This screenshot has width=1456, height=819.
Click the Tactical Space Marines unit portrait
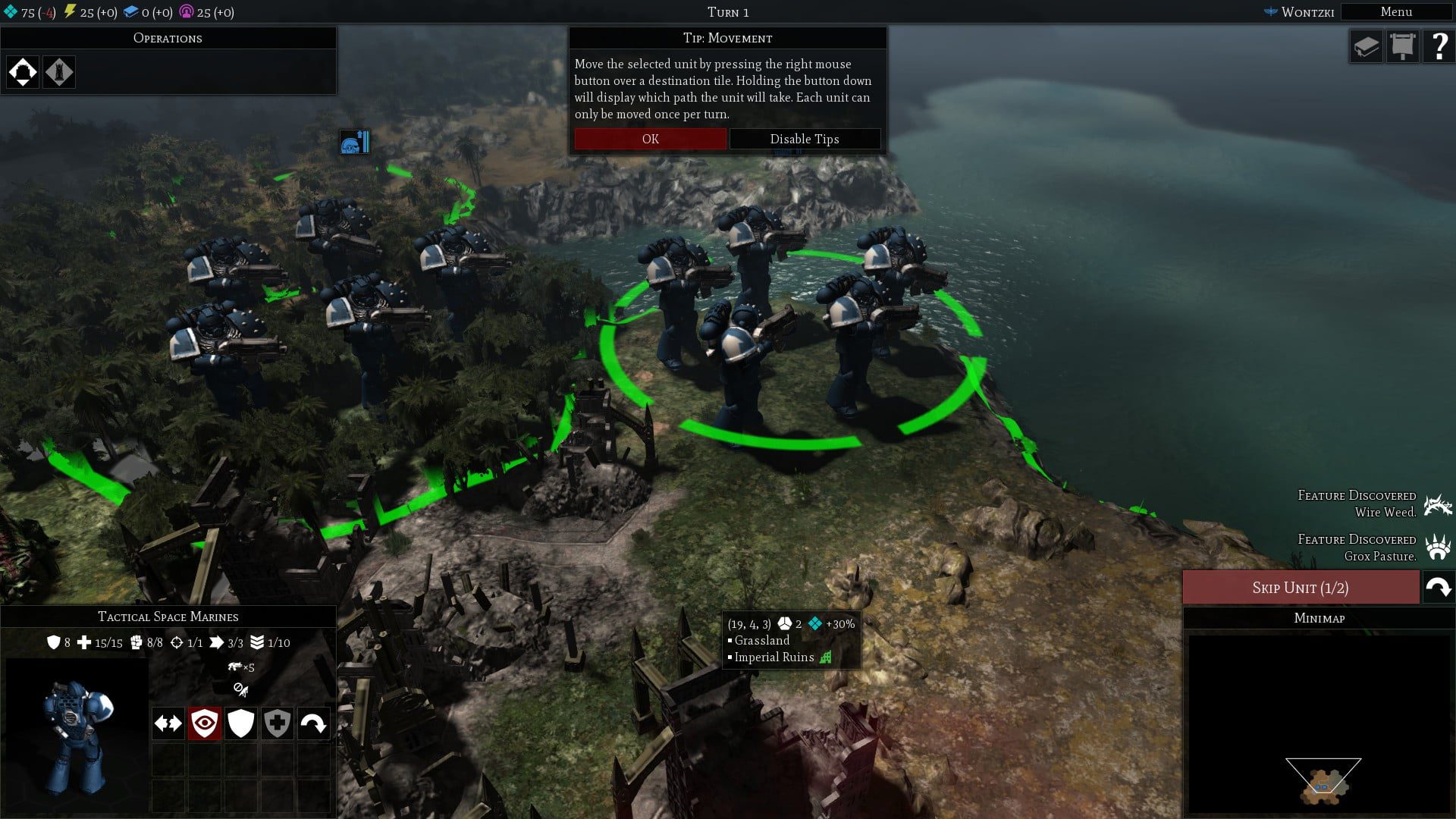[76, 732]
